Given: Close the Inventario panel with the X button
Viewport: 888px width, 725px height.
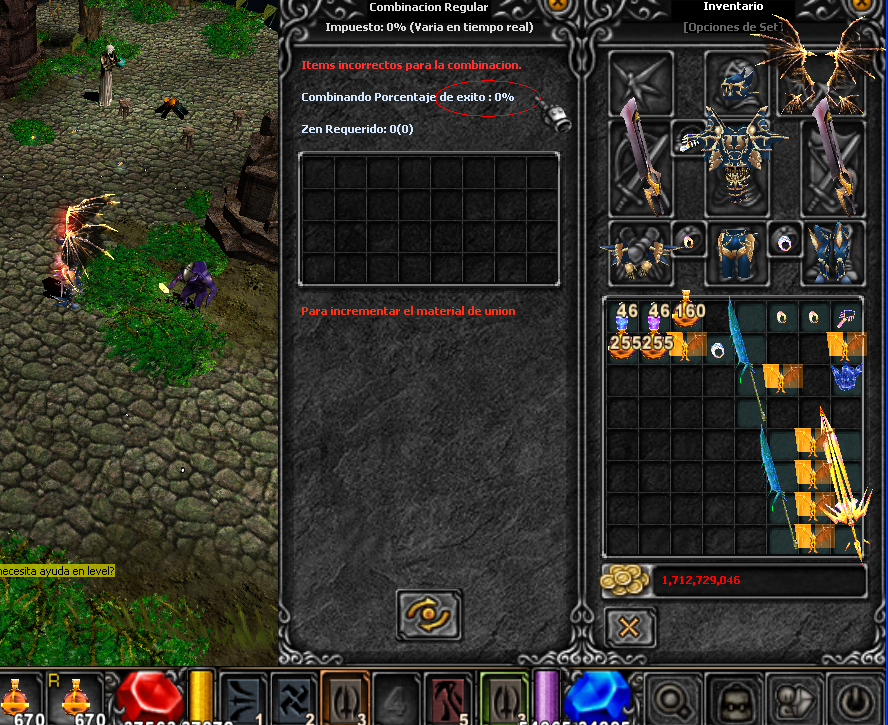Looking at the screenshot, I should [630, 628].
